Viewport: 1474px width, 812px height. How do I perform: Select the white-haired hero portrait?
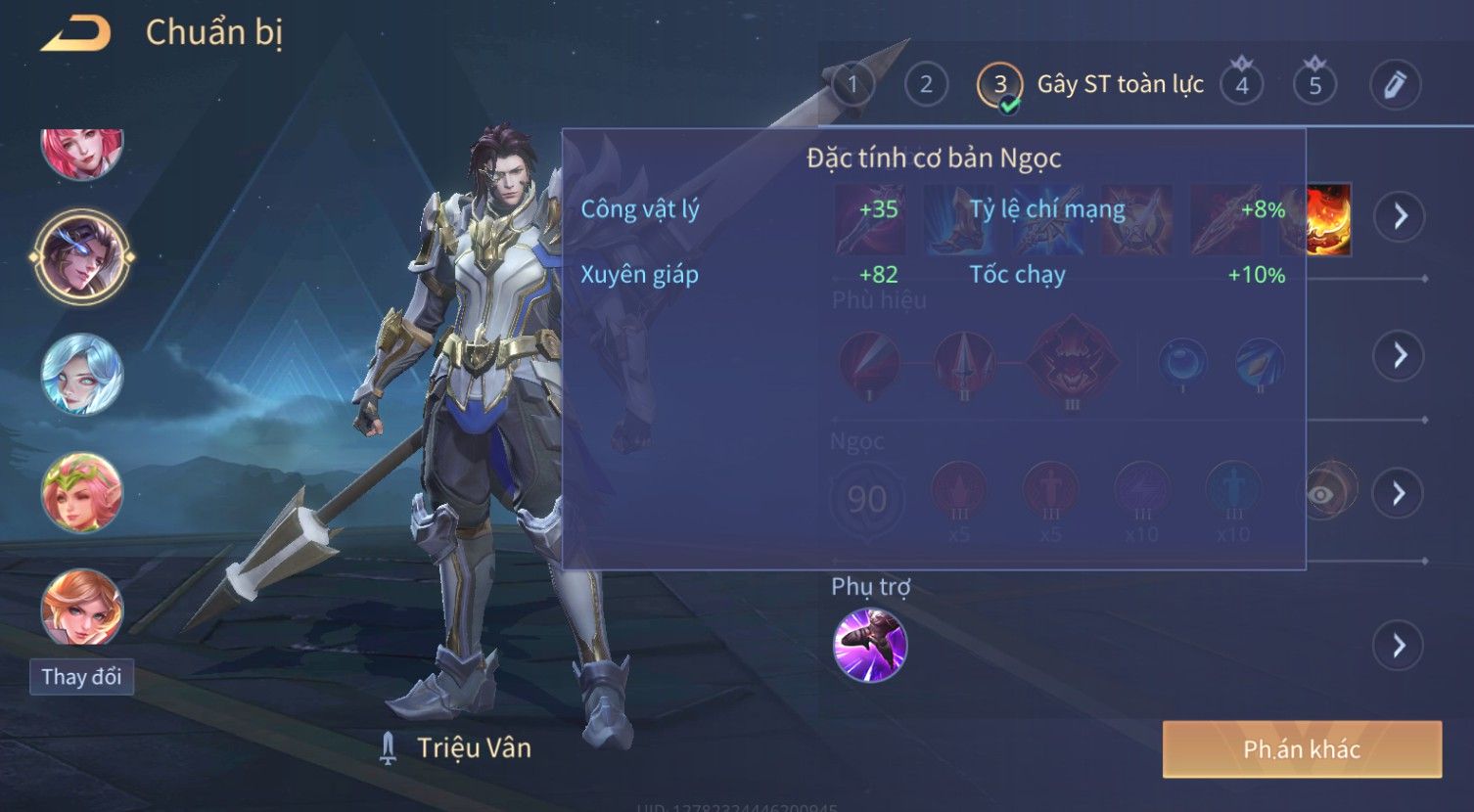pos(82,375)
